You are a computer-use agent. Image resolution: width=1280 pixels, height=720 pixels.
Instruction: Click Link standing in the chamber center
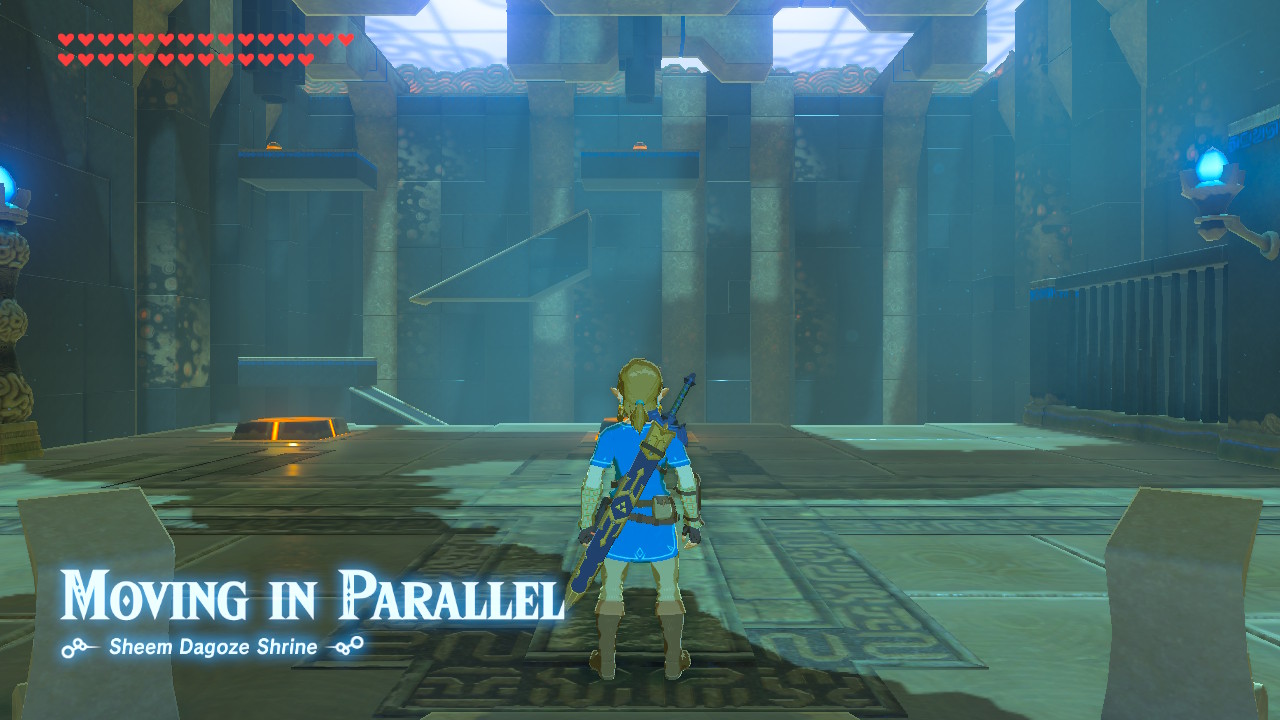pos(640,500)
